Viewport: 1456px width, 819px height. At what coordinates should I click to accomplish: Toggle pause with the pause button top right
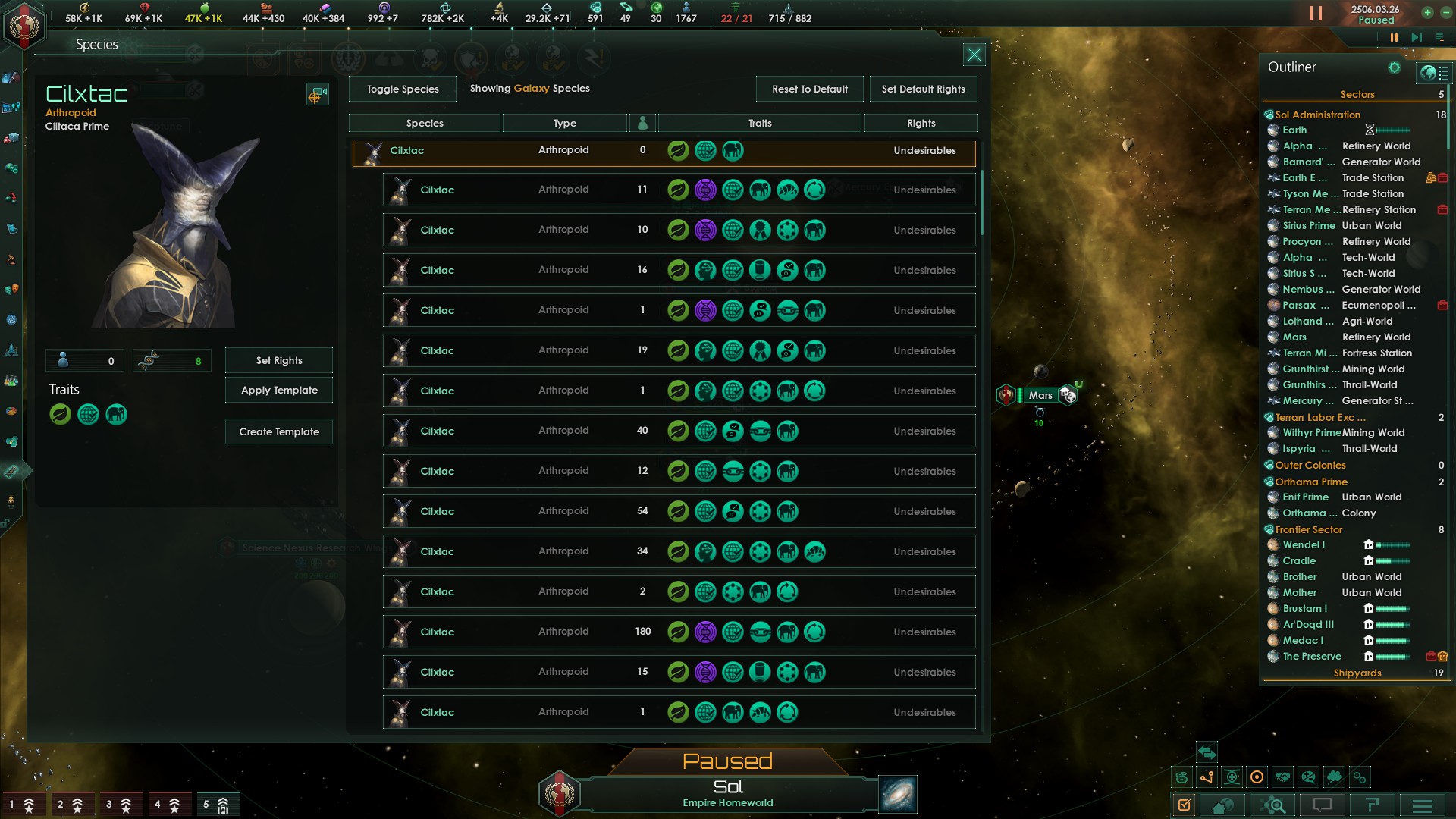(x=1315, y=13)
